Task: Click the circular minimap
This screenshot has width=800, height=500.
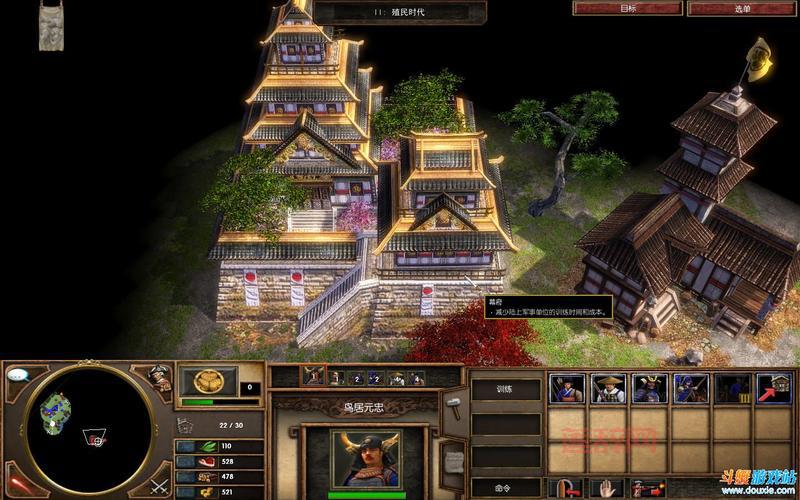Action: pyautogui.click(x=88, y=430)
